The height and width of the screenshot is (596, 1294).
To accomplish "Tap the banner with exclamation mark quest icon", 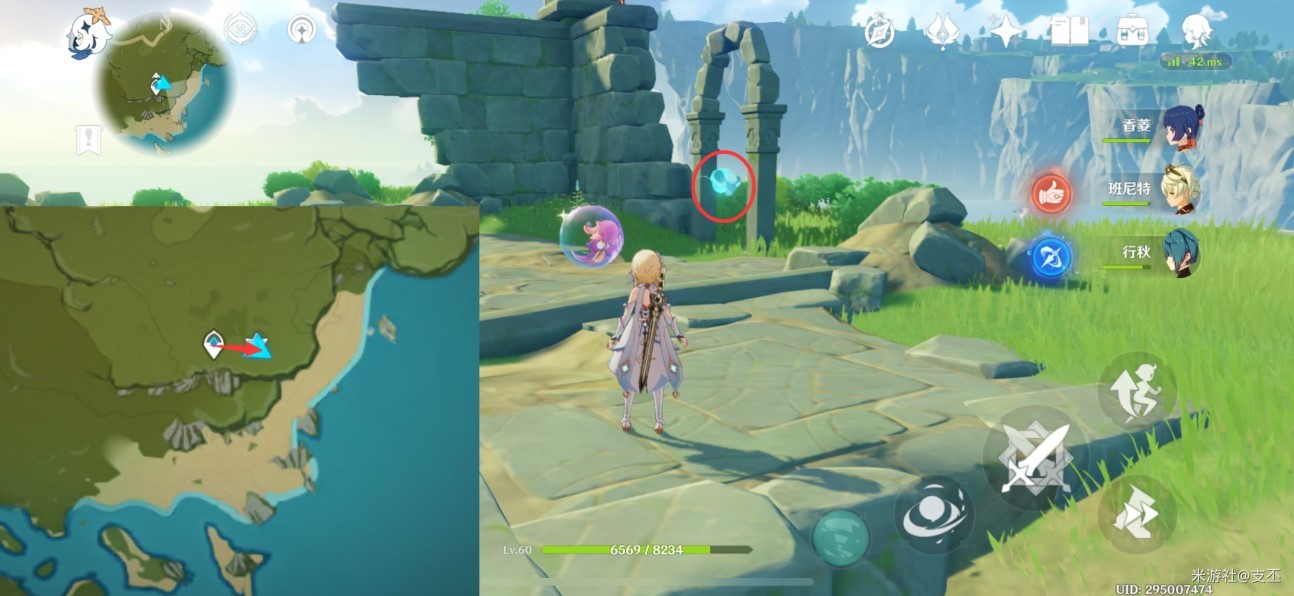I will [x=88, y=140].
